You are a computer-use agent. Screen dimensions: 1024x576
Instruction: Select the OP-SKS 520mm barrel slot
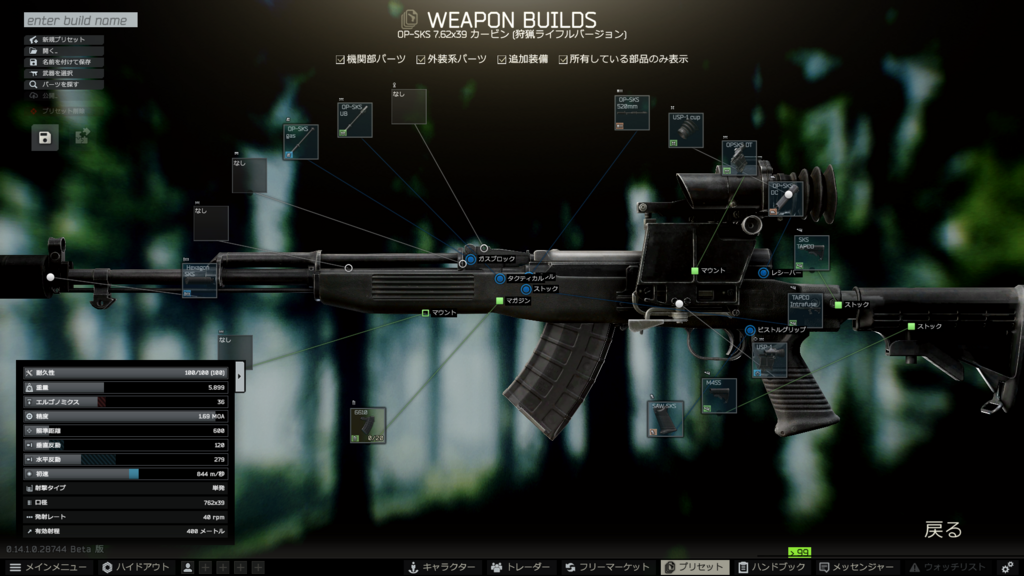(632, 113)
